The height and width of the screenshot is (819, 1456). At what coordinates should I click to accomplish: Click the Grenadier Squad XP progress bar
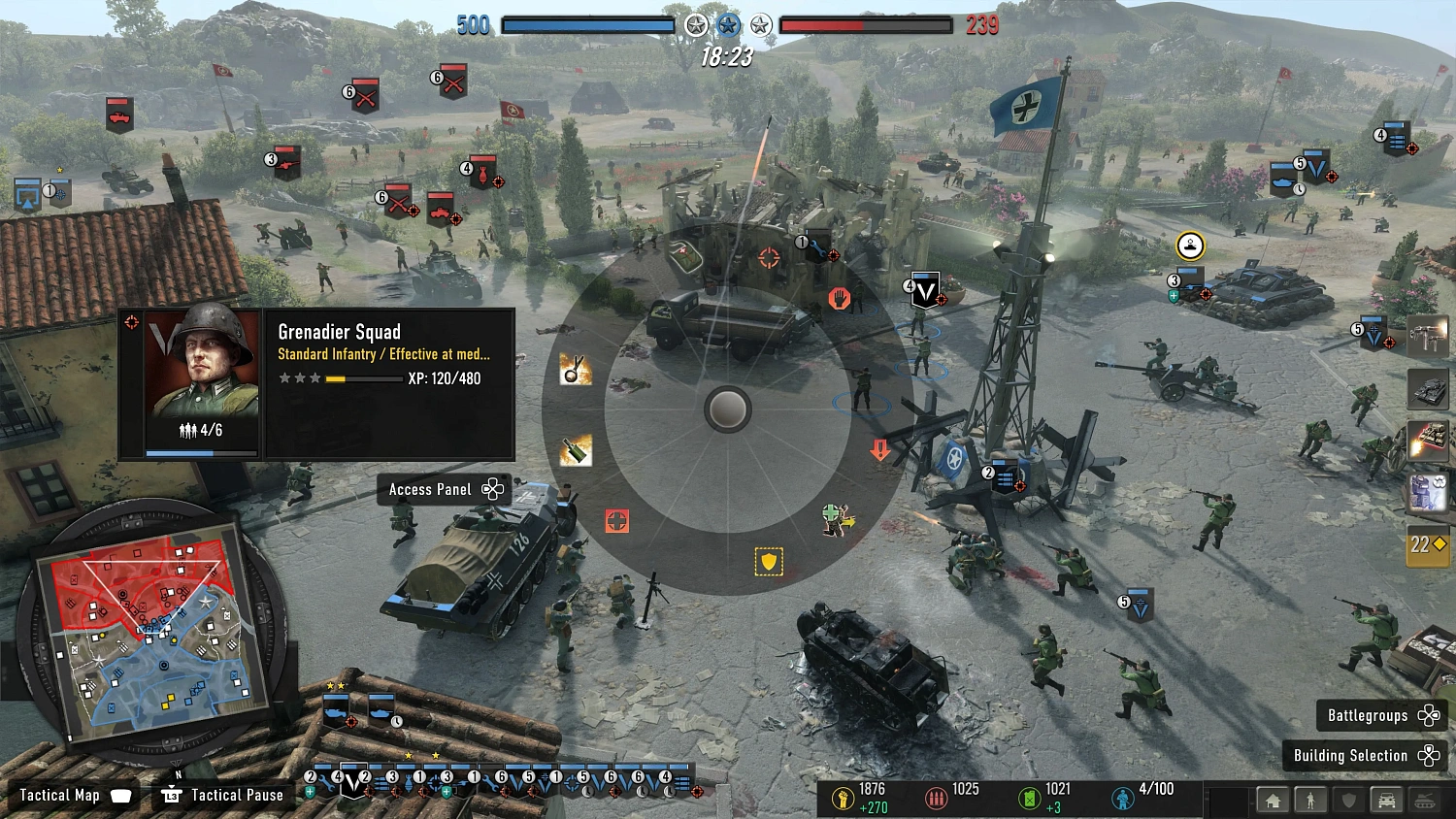[x=363, y=377]
